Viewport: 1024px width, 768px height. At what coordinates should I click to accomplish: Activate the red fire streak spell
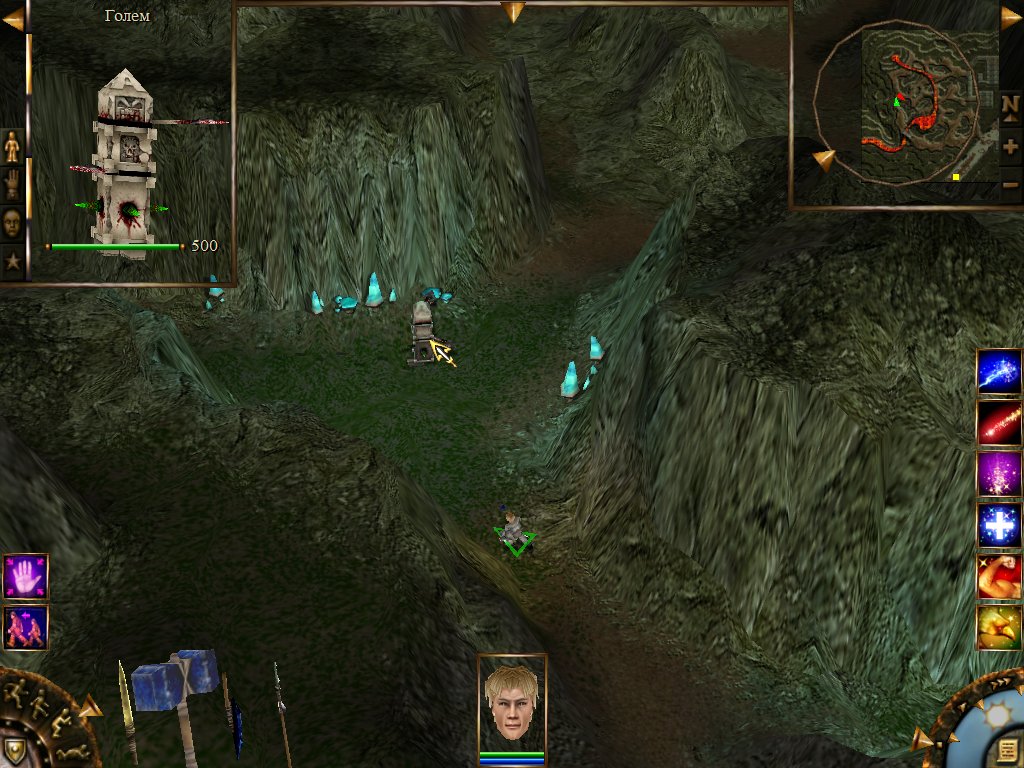coord(998,423)
